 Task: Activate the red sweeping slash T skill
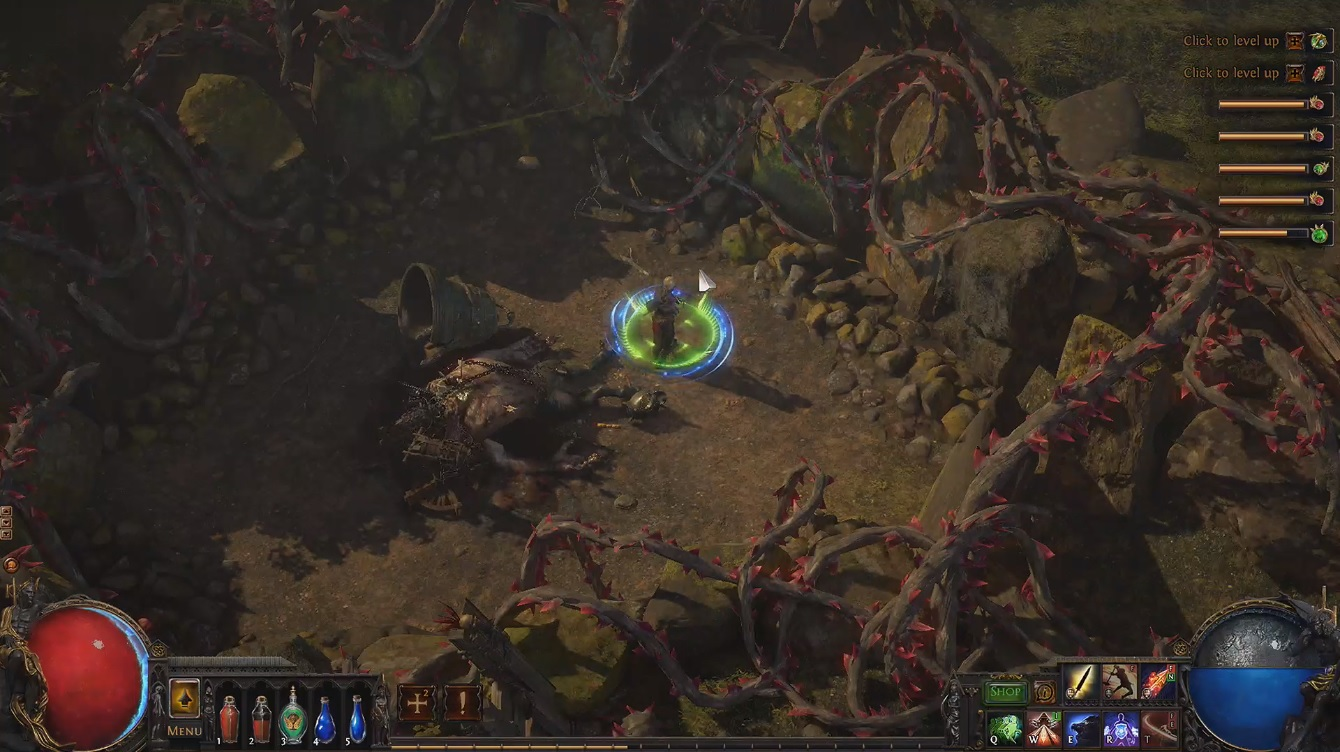click(1158, 730)
